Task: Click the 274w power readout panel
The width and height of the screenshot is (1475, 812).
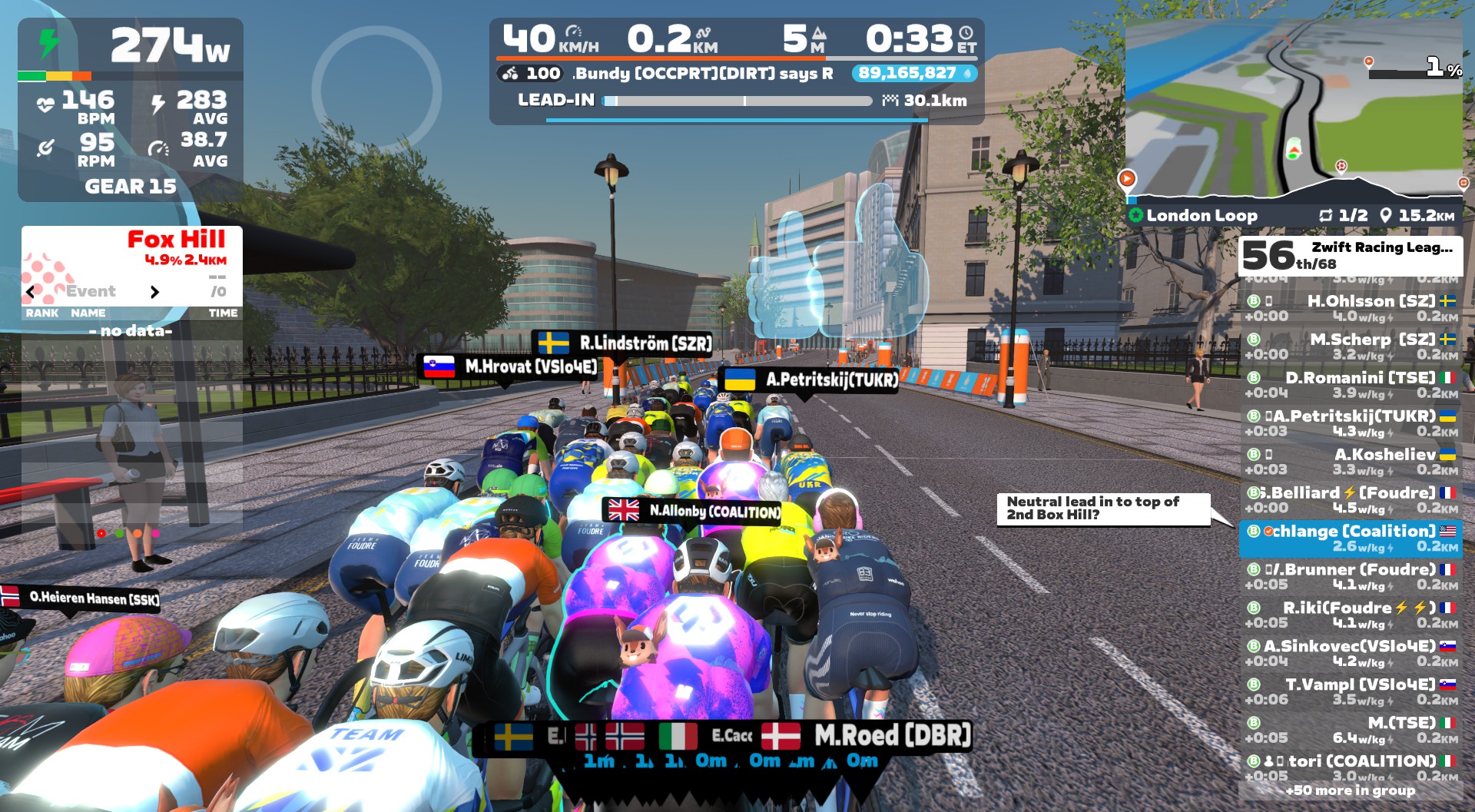Action: click(131, 46)
